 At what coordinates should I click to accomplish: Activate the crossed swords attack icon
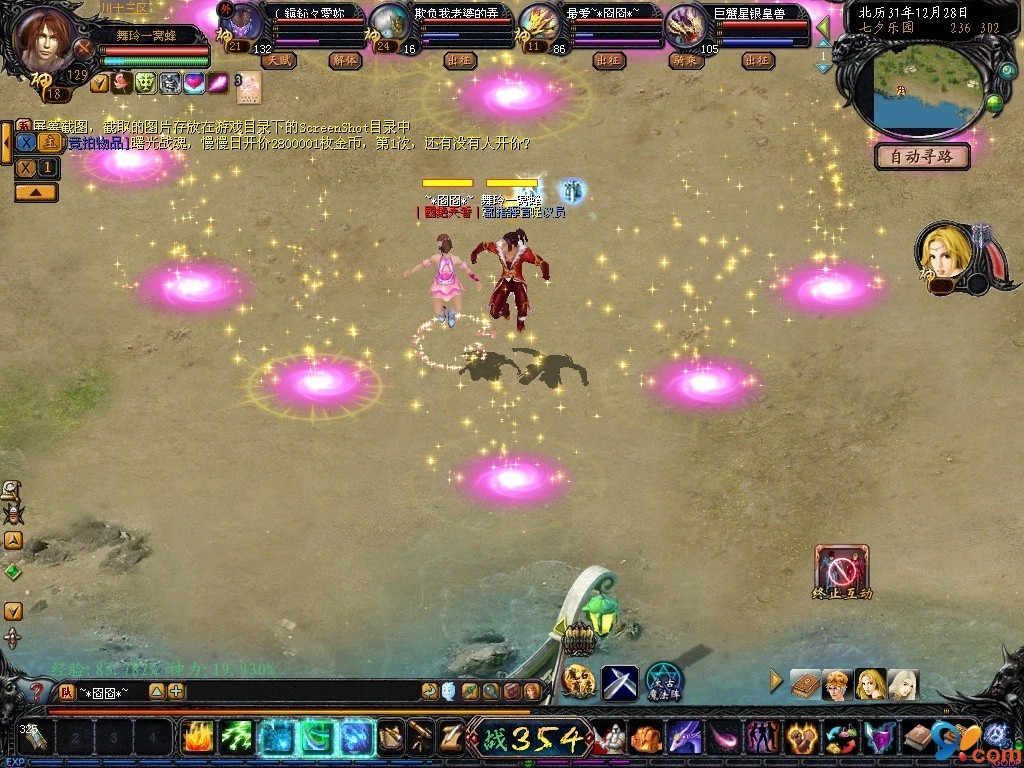pos(619,682)
